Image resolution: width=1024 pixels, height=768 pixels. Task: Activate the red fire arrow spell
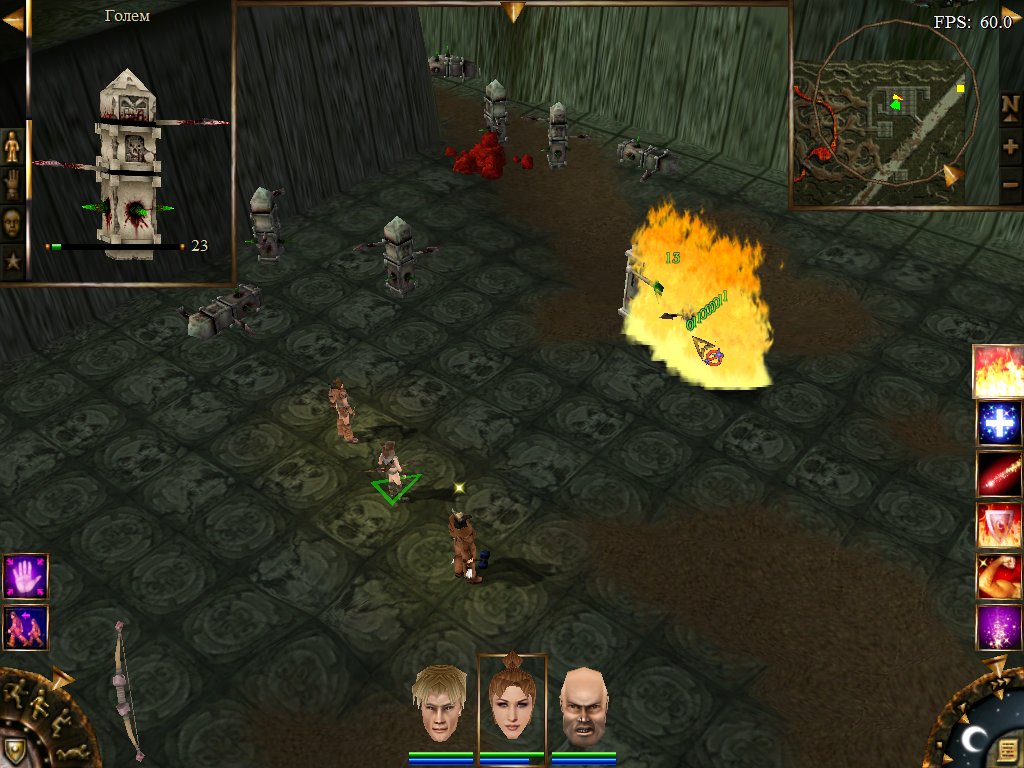(x=998, y=475)
